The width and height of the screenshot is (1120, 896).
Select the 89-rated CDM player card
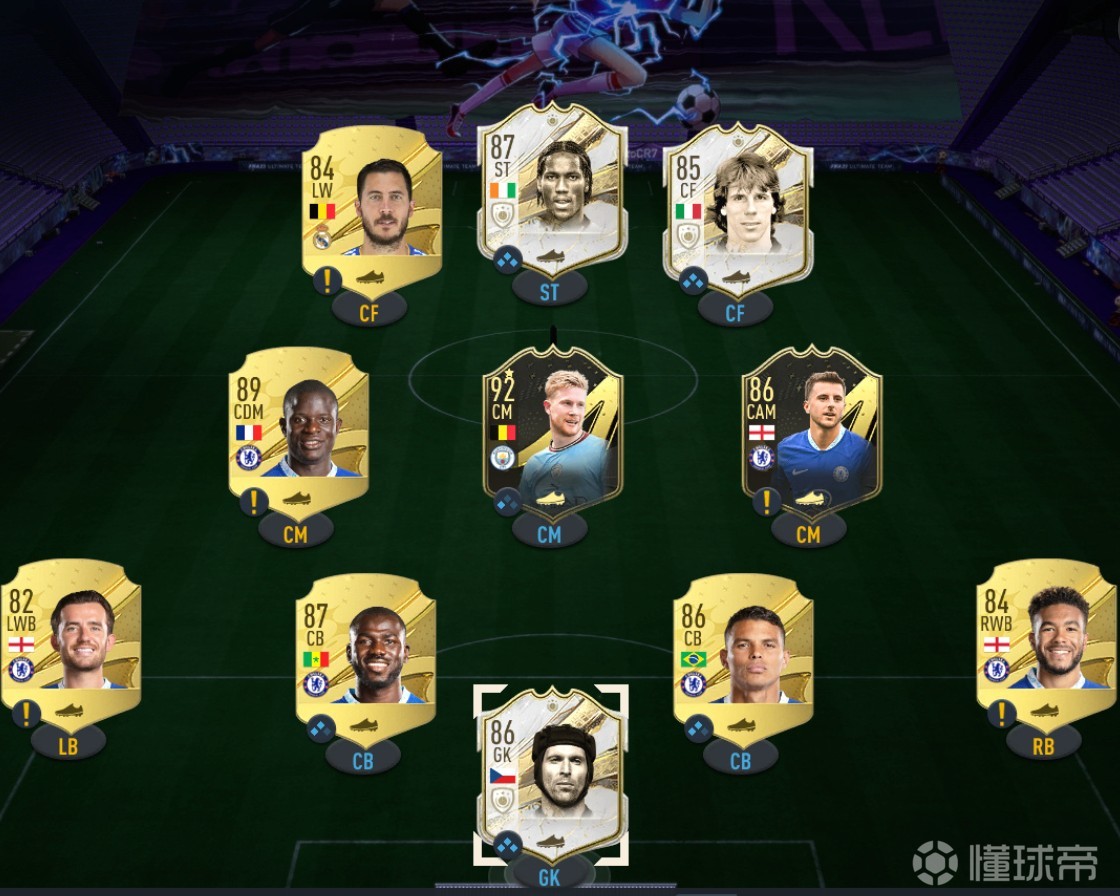298,425
